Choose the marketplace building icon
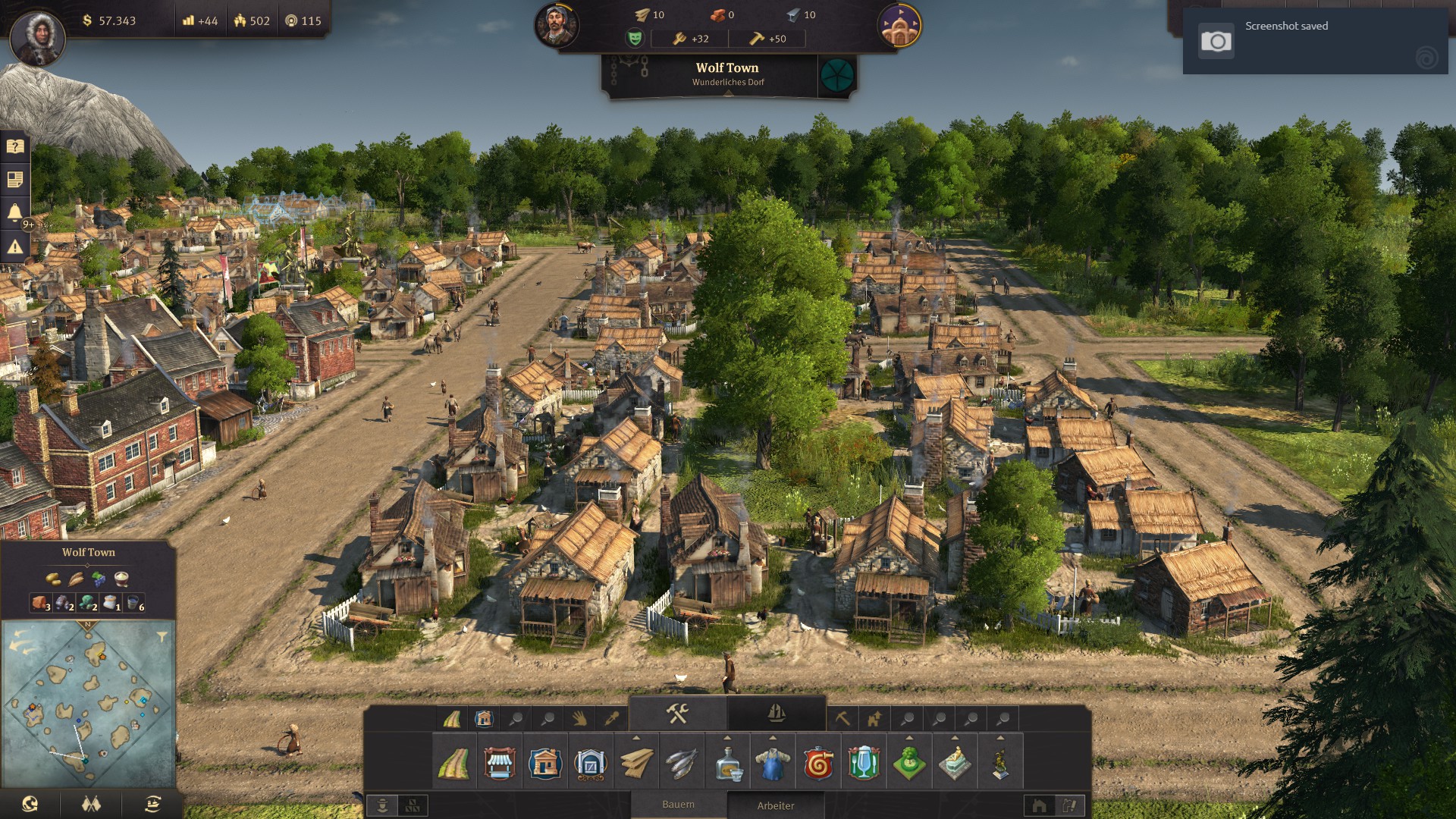The height and width of the screenshot is (819, 1456). pyautogui.click(x=499, y=763)
